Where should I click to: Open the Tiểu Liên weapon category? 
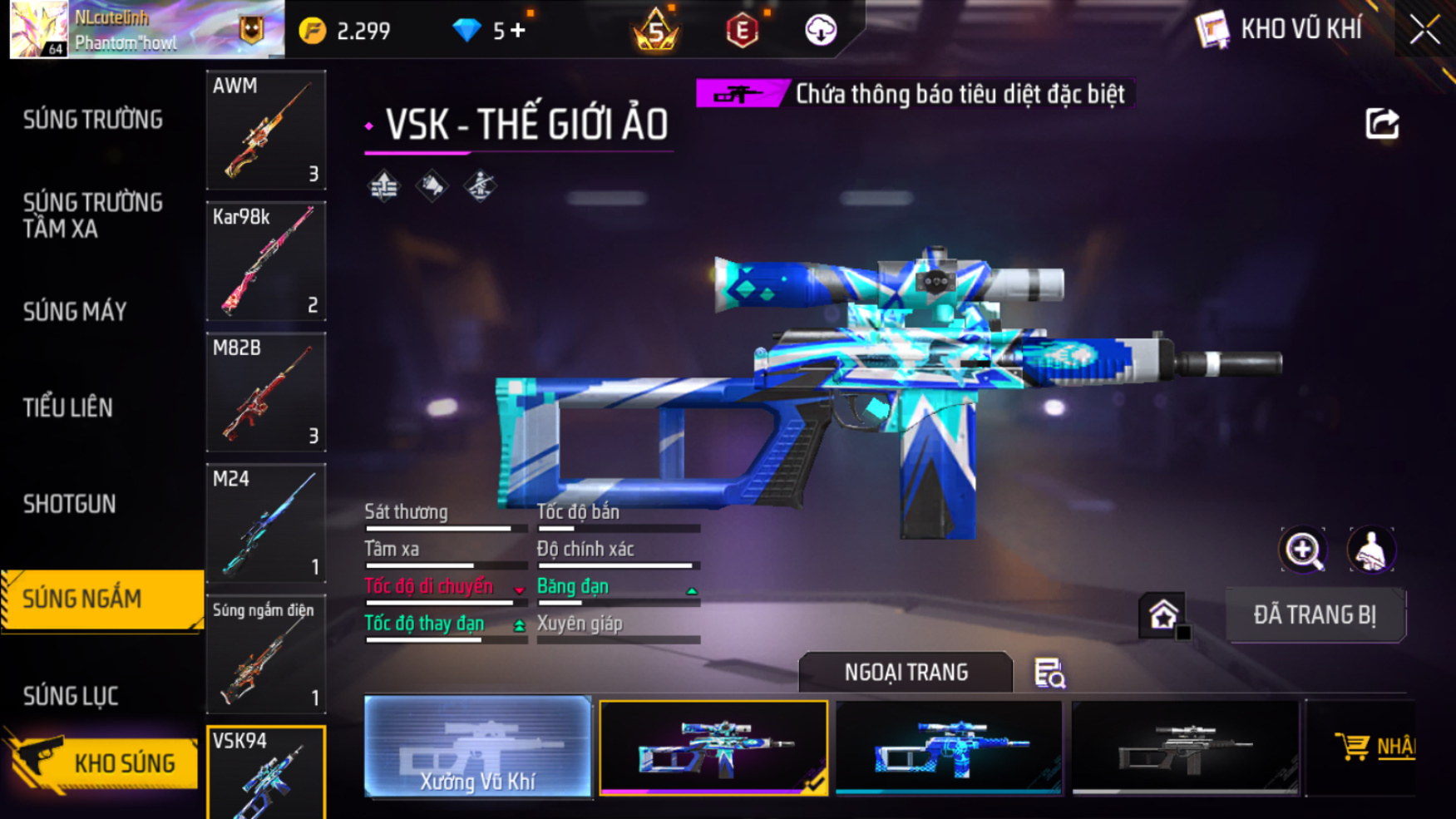tap(68, 407)
